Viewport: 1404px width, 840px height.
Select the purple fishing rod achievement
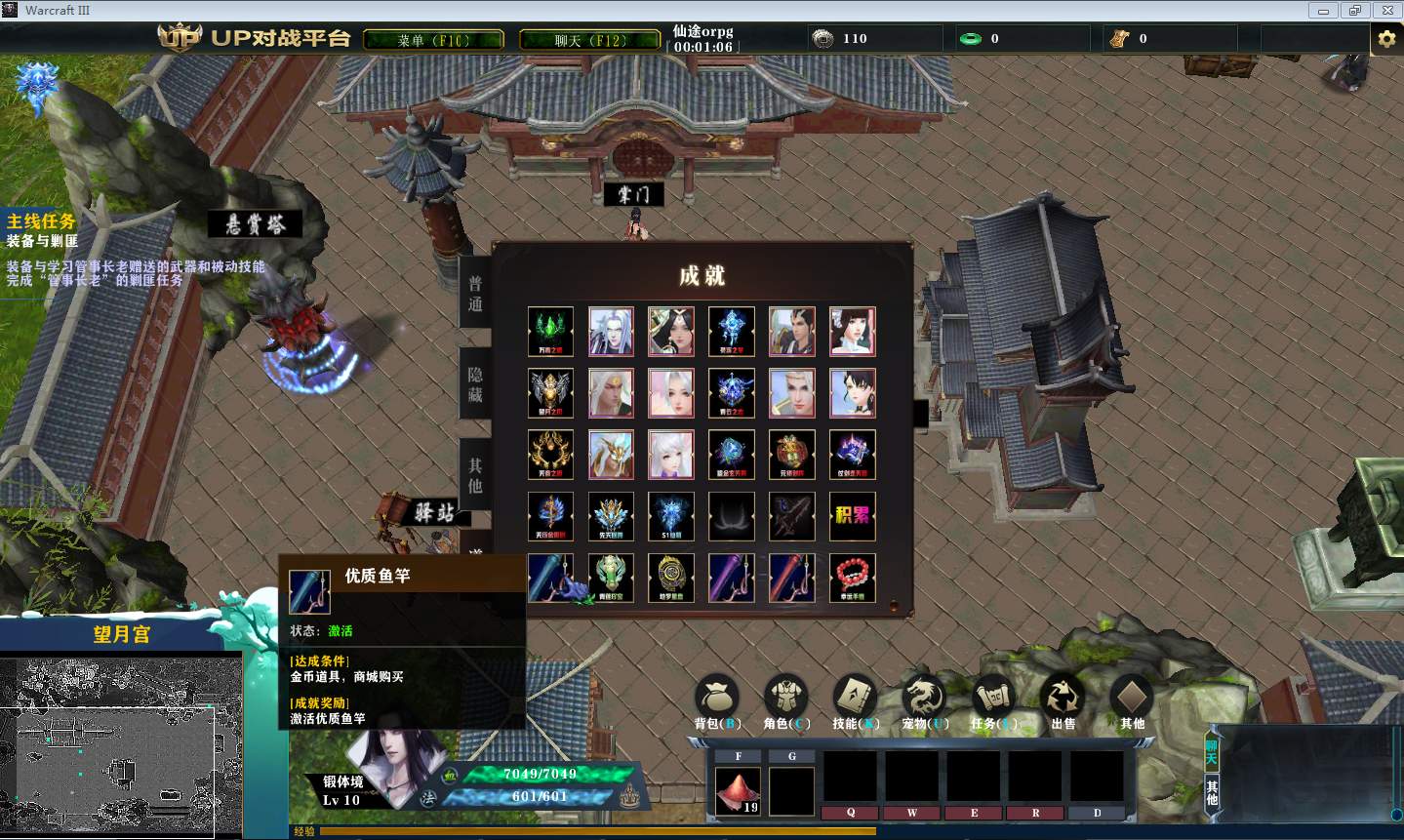click(731, 577)
